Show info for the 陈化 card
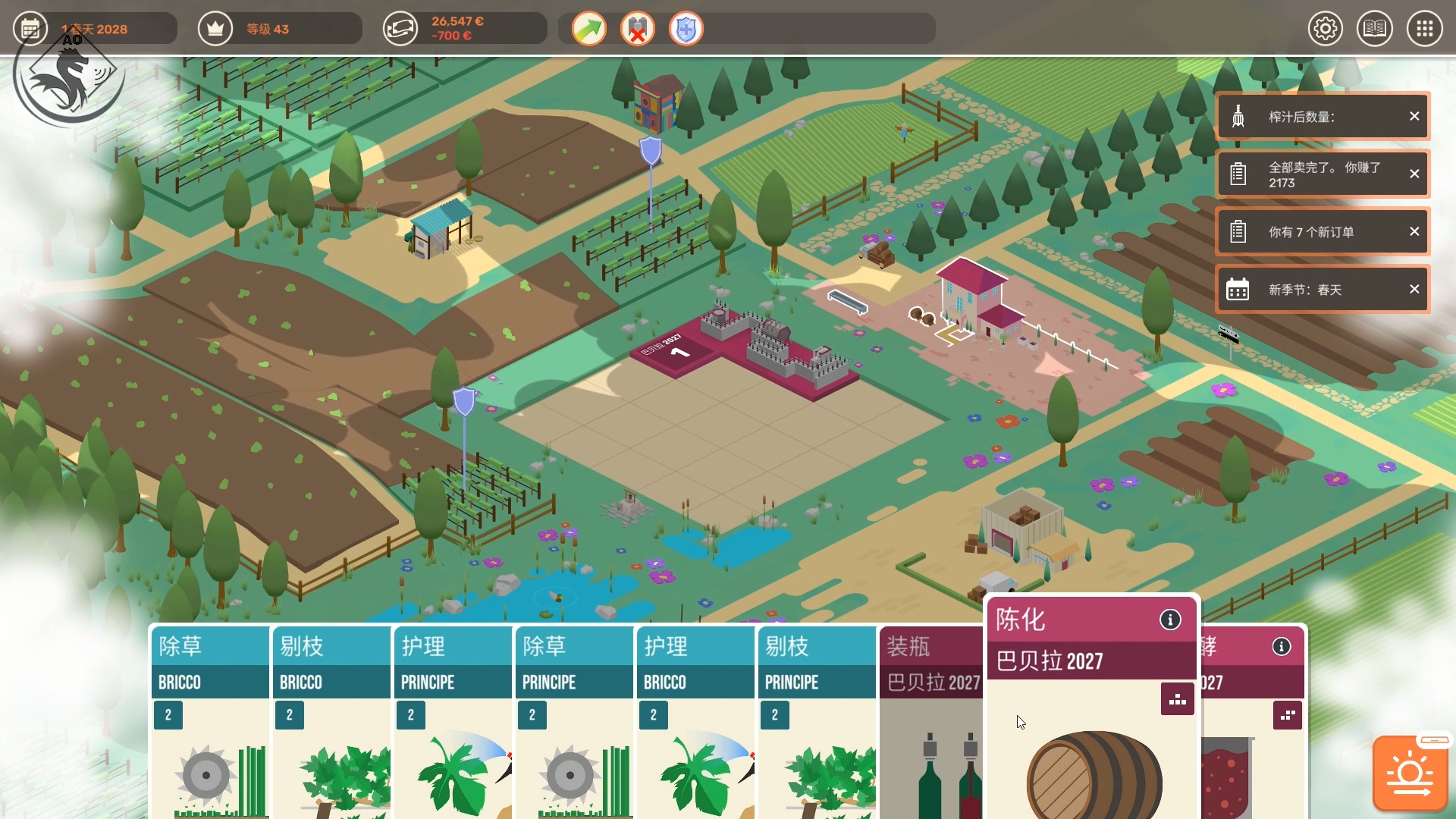Image resolution: width=1456 pixels, height=819 pixels. [1170, 620]
